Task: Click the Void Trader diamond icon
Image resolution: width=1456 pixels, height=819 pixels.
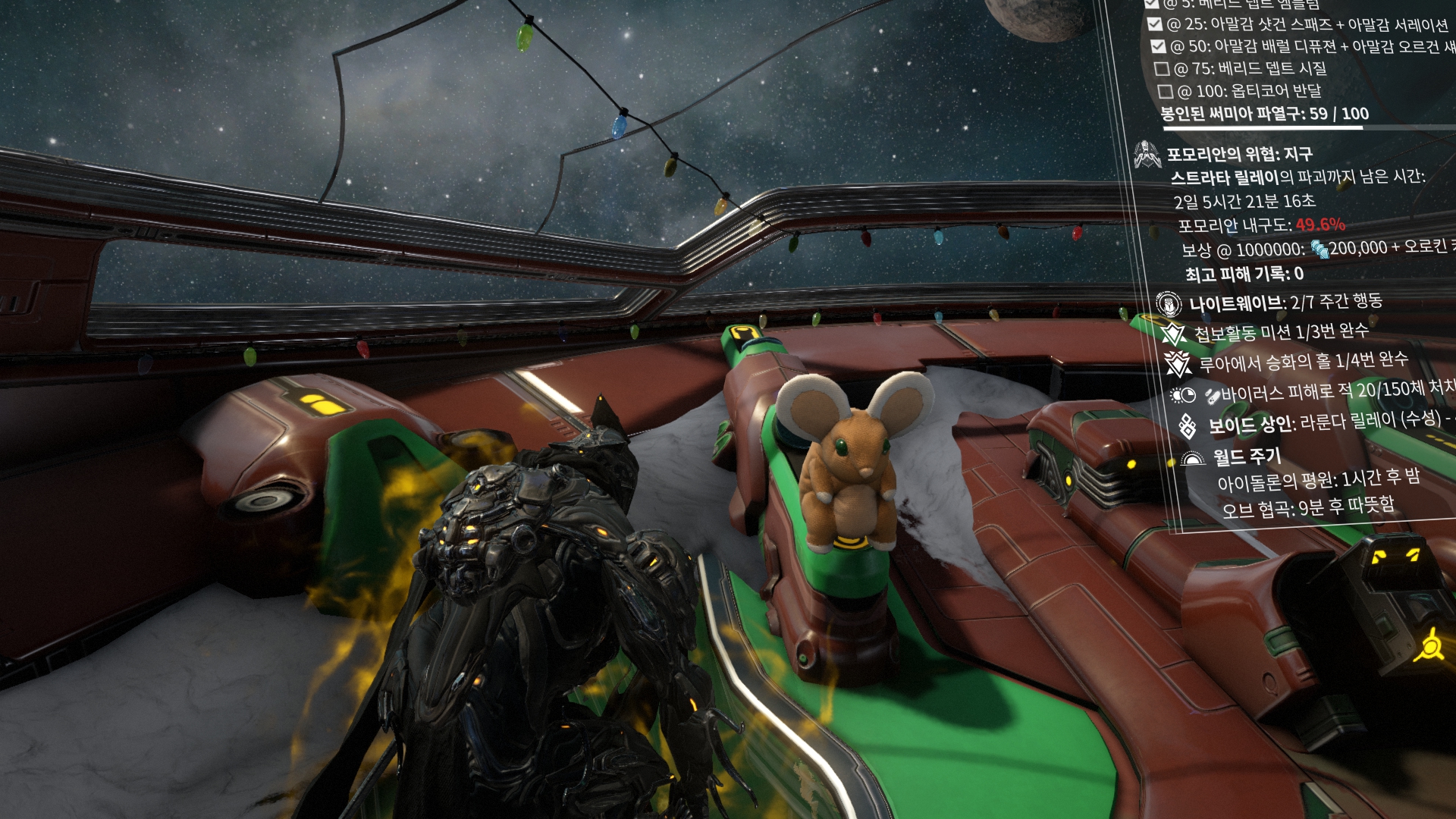Action: point(1188,426)
